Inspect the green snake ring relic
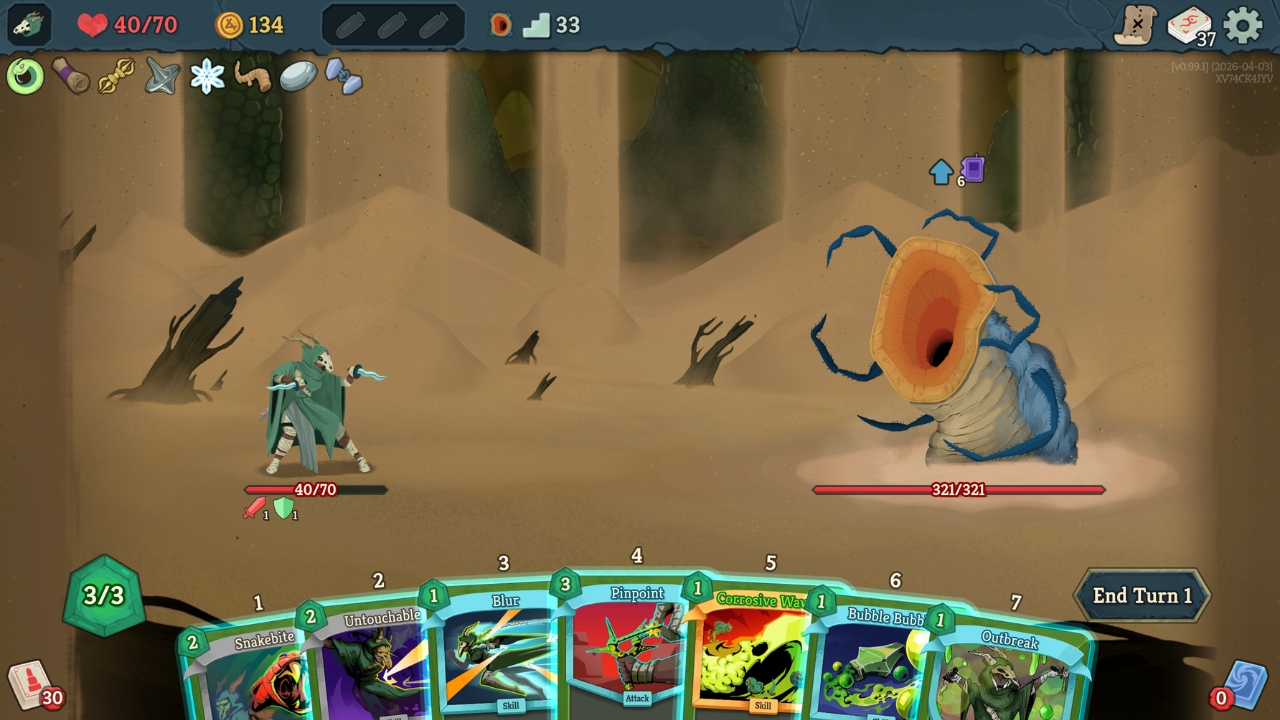This screenshot has width=1280, height=720. tap(24, 75)
